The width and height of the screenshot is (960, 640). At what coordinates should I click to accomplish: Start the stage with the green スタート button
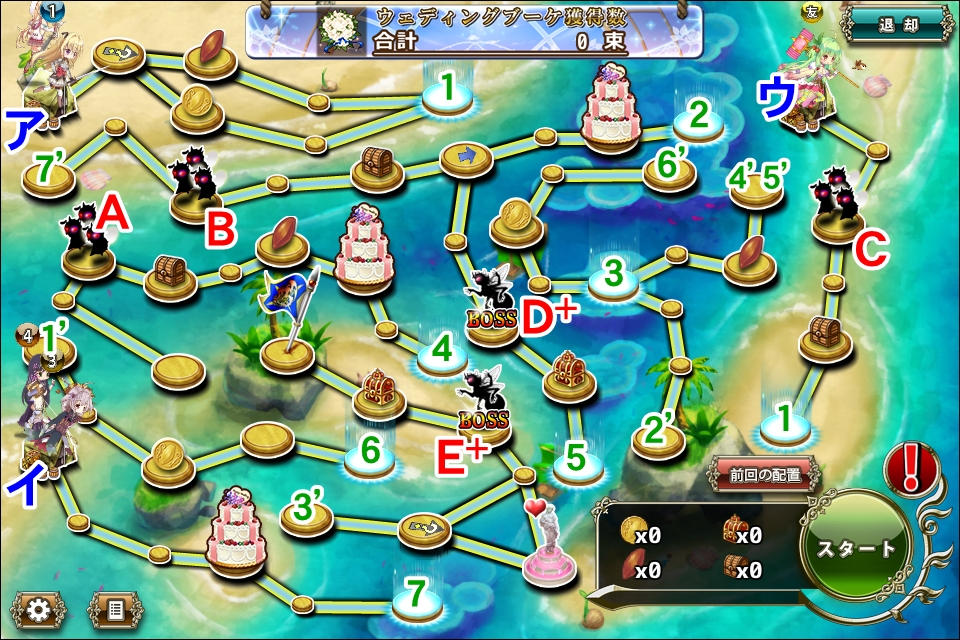pos(856,549)
